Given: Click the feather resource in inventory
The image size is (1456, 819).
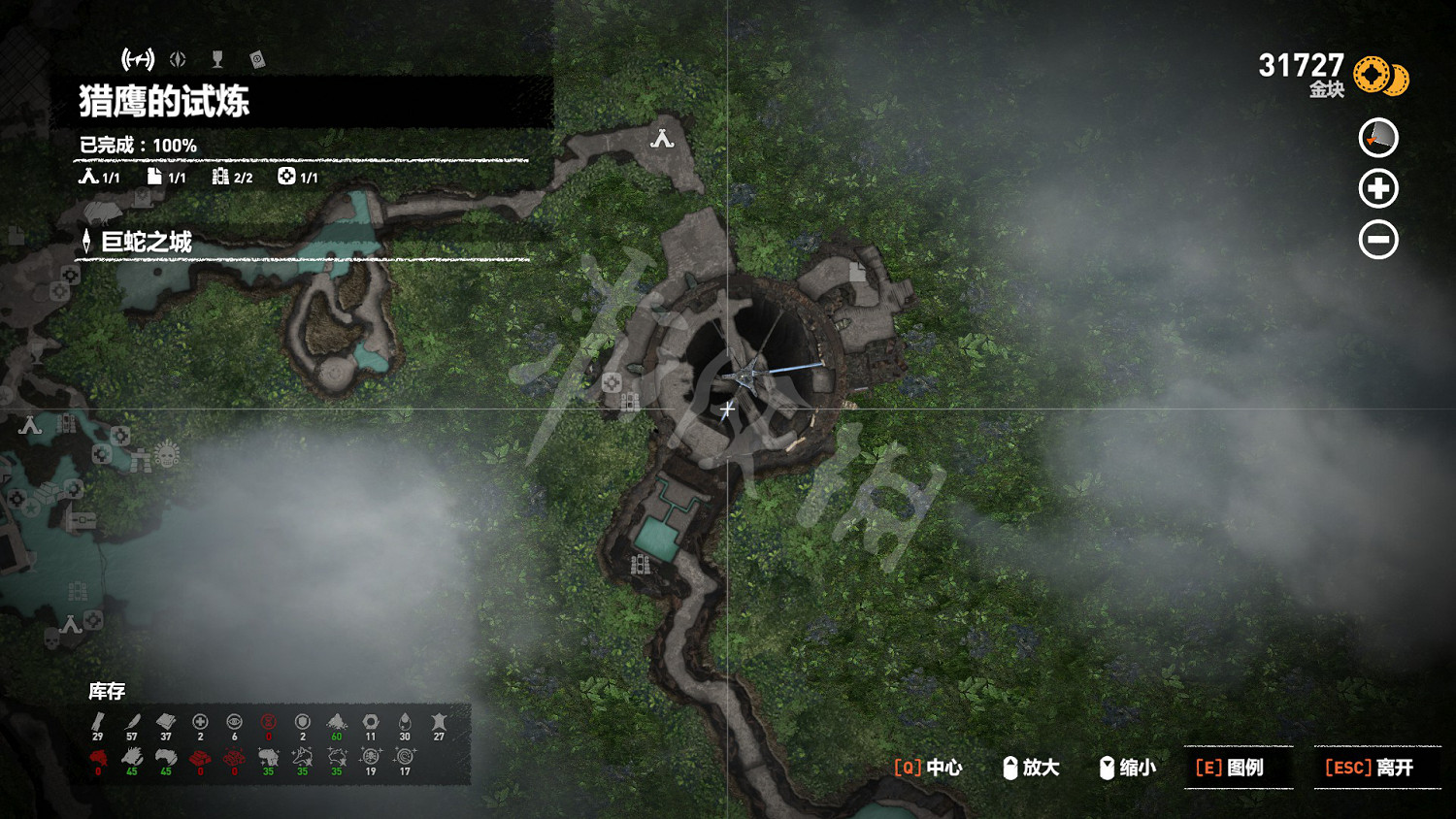Looking at the screenshot, I should pyautogui.click(x=132, y=723).
